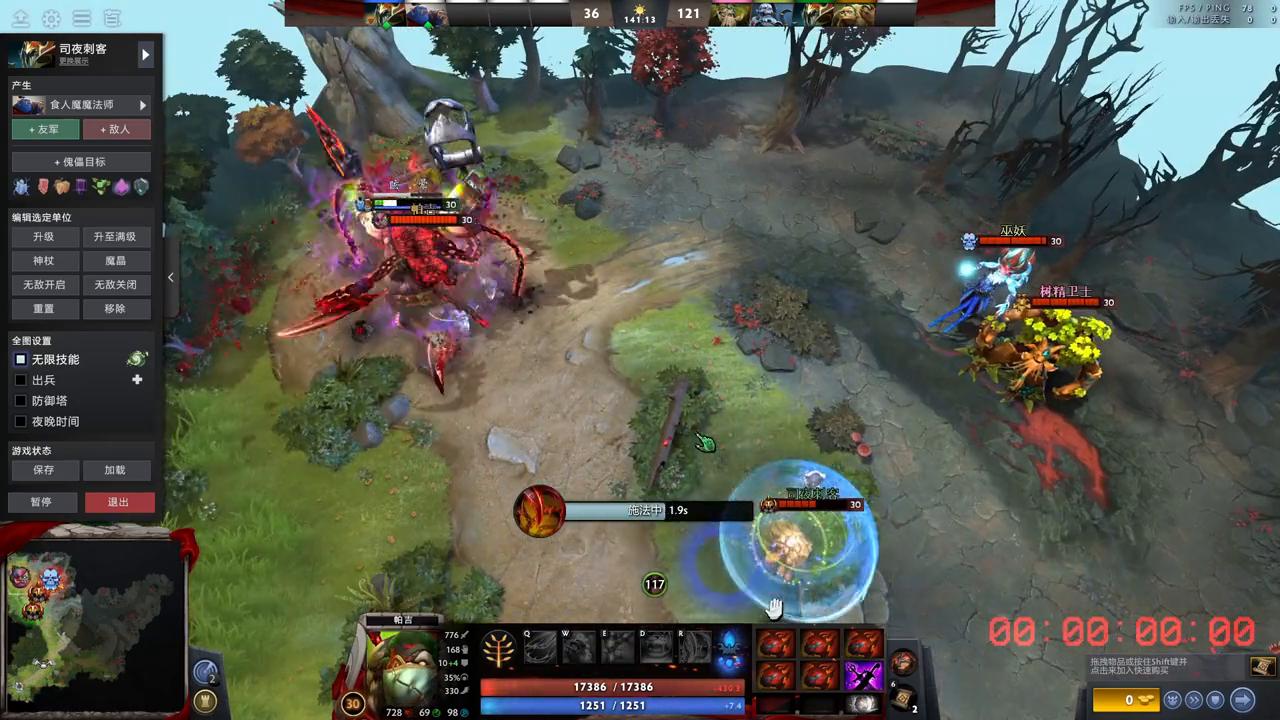Click the scarab buff icon in the left panel
This screenshot has height=720, width=1280.
click(21, 185)
